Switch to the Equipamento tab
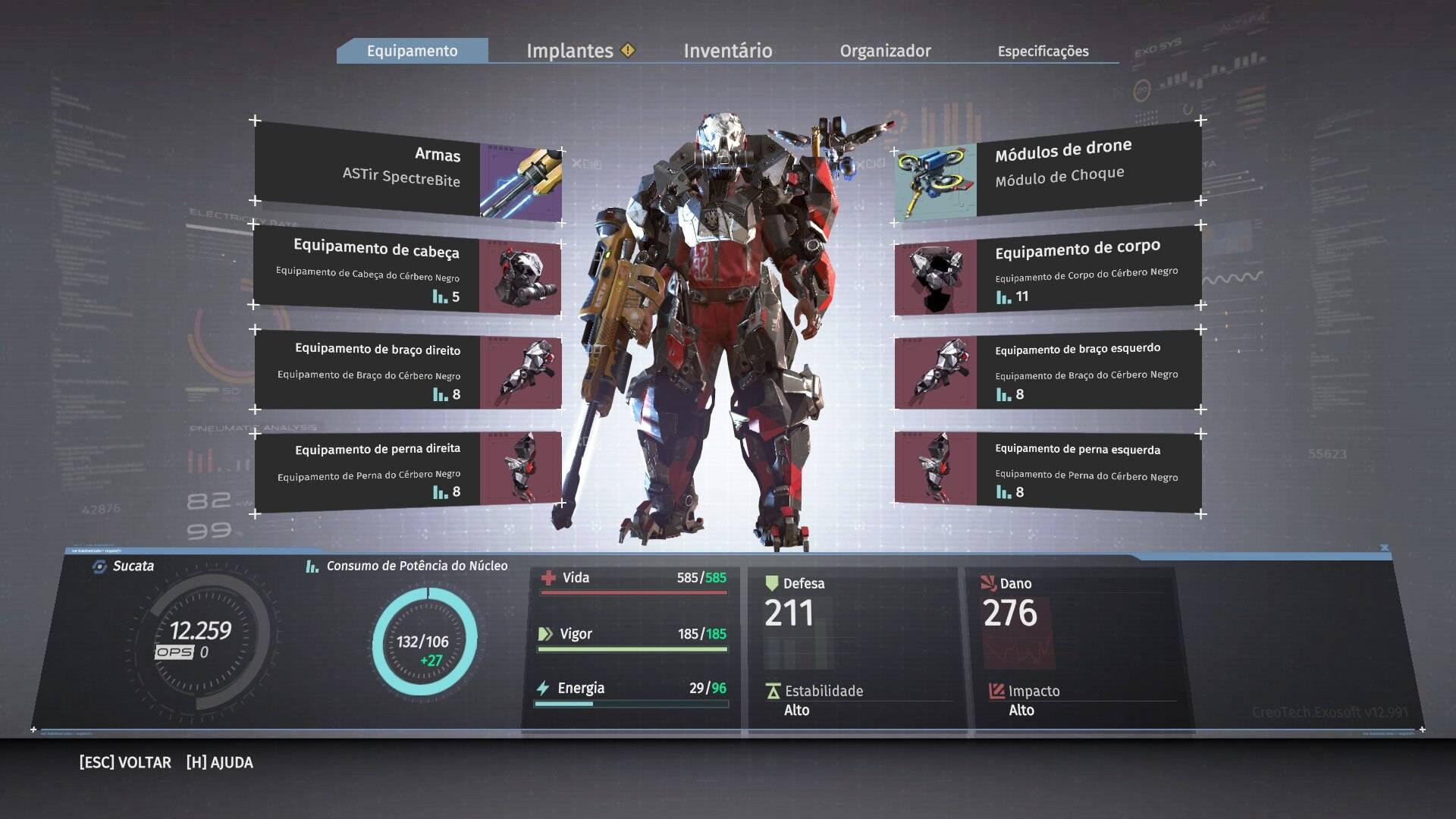Screen dimensions: 1456x819 [413, 51]
